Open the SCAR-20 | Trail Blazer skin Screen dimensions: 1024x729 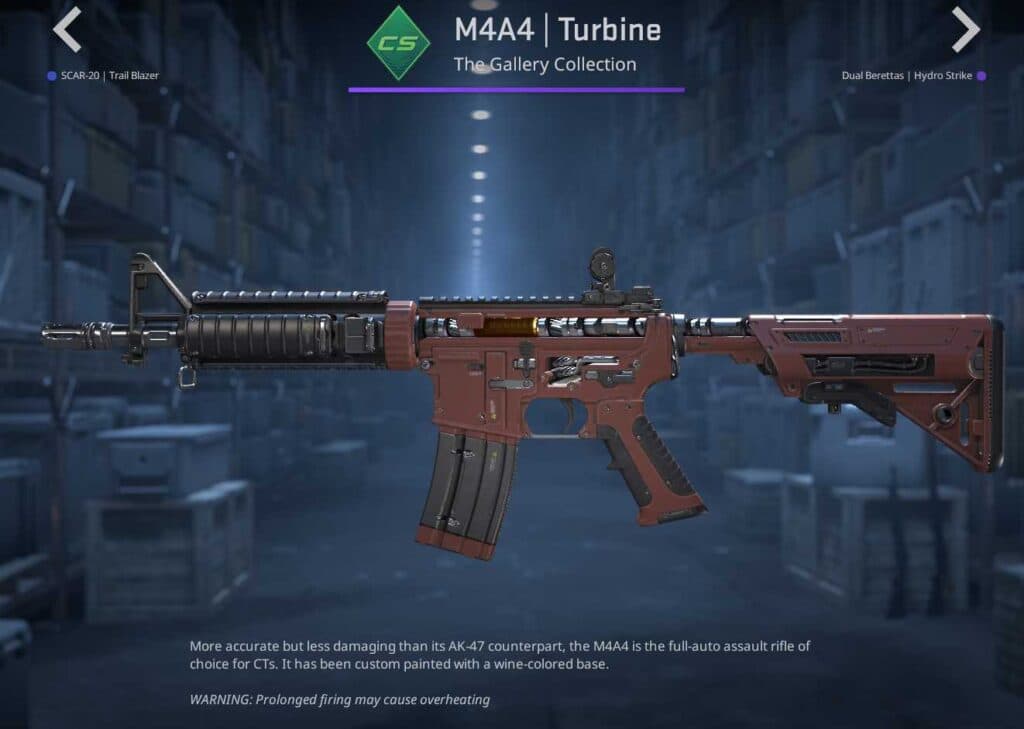coord(109,75)
